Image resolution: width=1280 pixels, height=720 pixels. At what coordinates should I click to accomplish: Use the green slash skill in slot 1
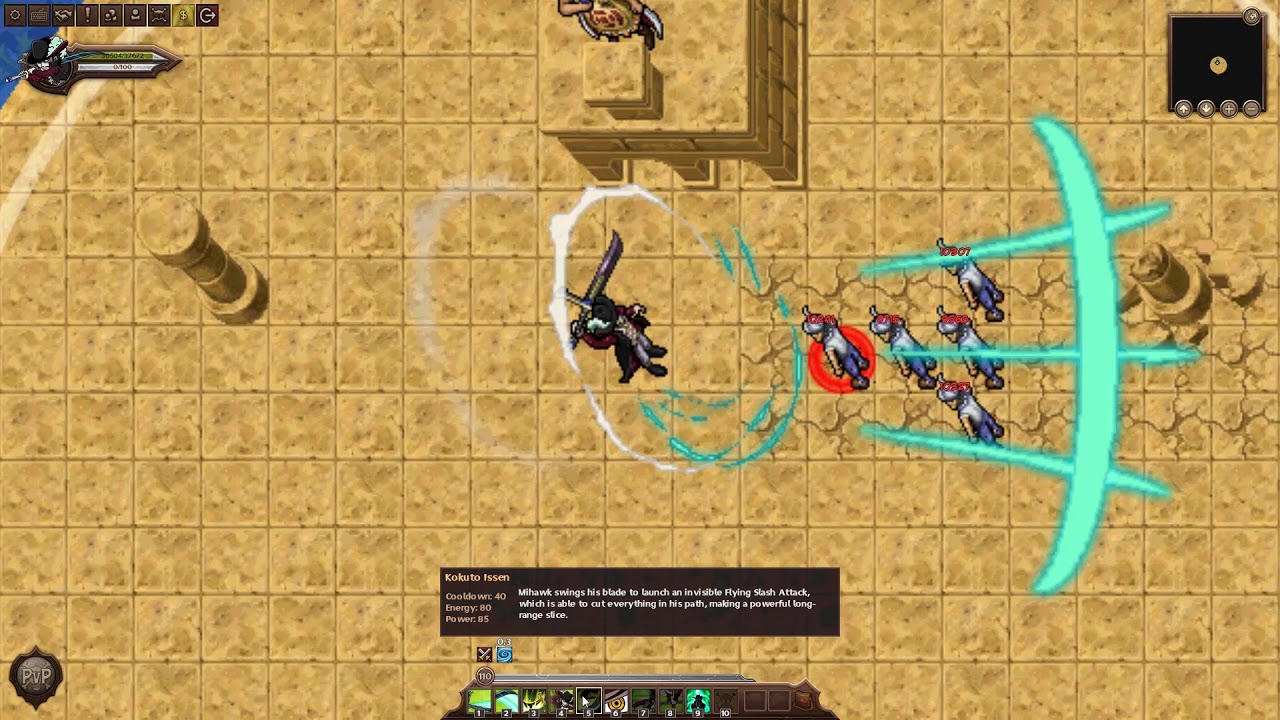pos(479,700)
